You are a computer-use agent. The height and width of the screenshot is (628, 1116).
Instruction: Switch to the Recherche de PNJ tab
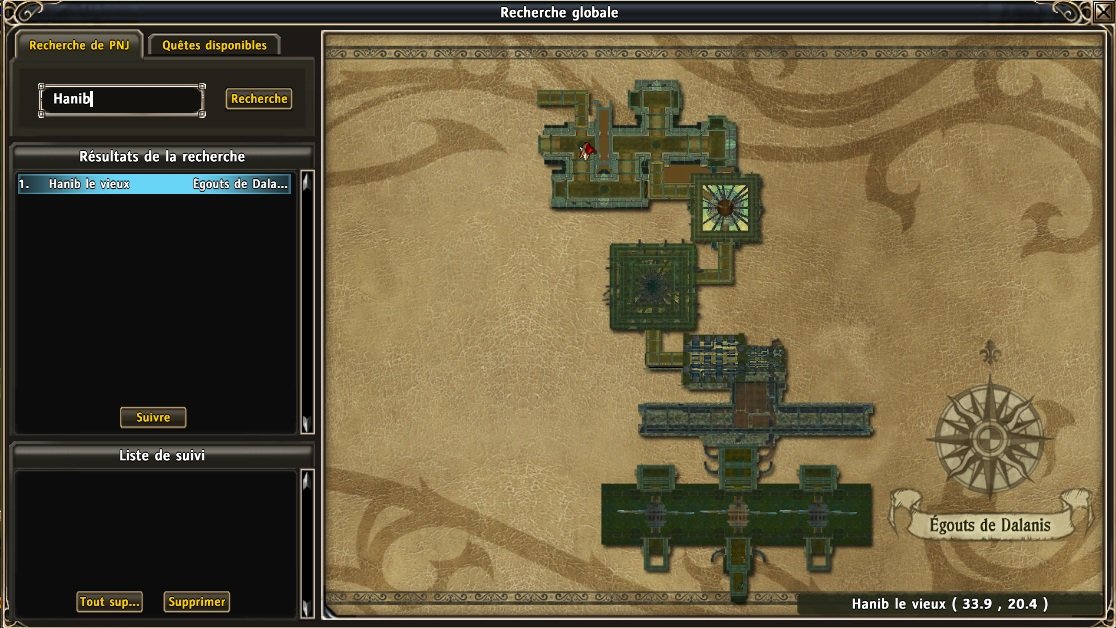coord(79,45)
